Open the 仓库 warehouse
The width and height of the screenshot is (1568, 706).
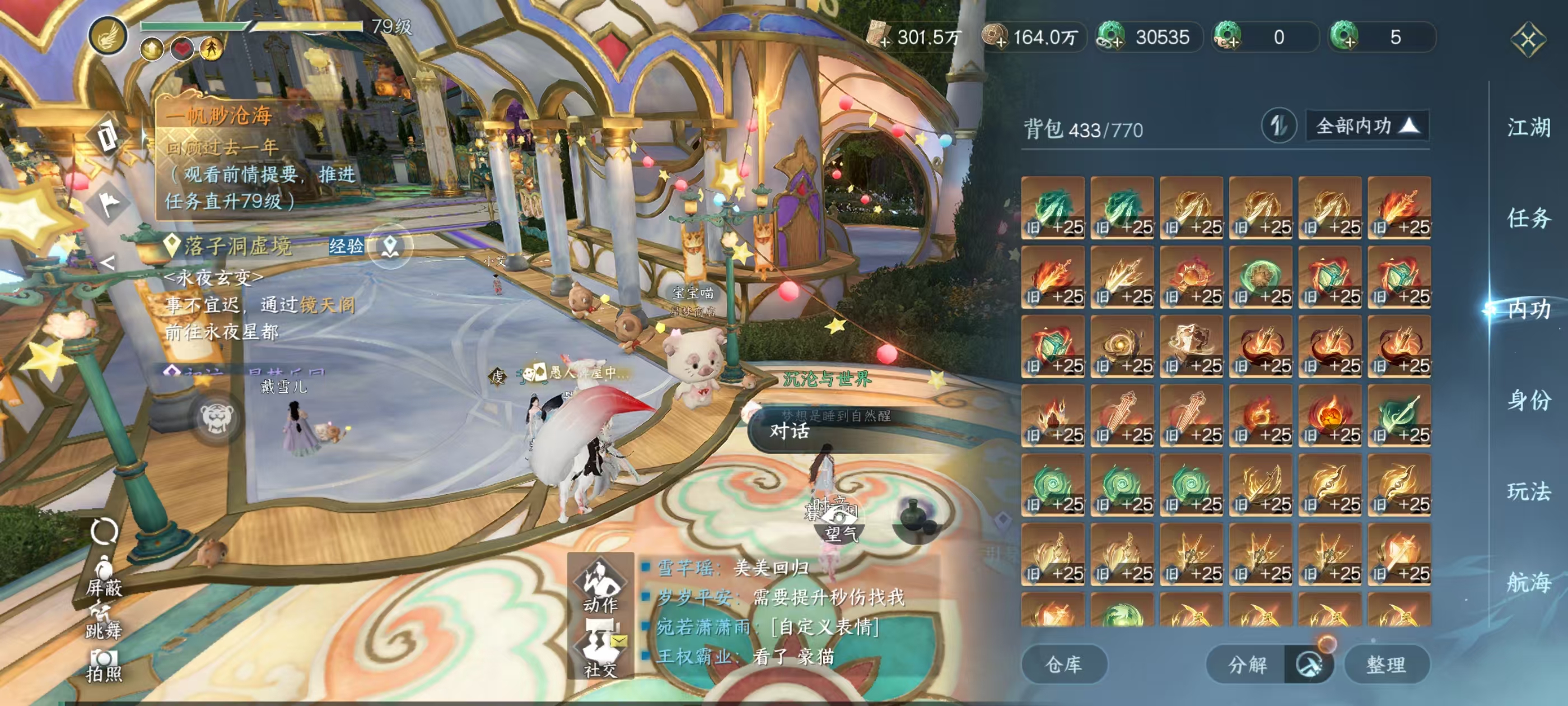click(1063, 664)
